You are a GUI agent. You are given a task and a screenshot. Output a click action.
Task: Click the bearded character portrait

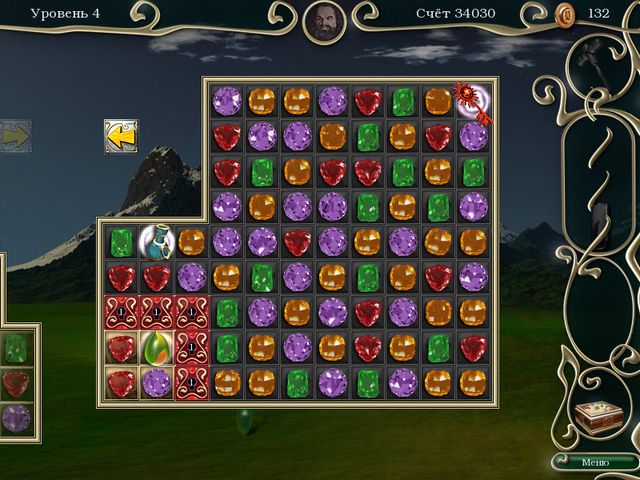click(324, 21)
